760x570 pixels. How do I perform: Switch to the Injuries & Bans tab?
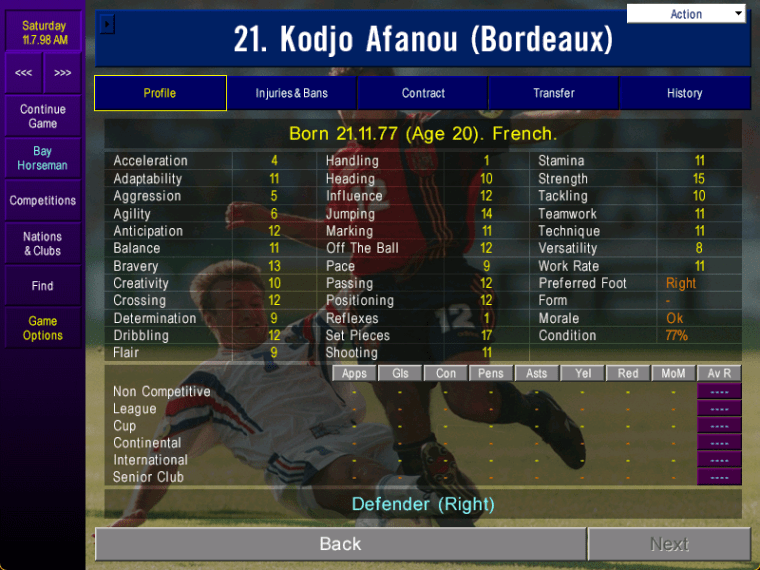pos(291,93)
